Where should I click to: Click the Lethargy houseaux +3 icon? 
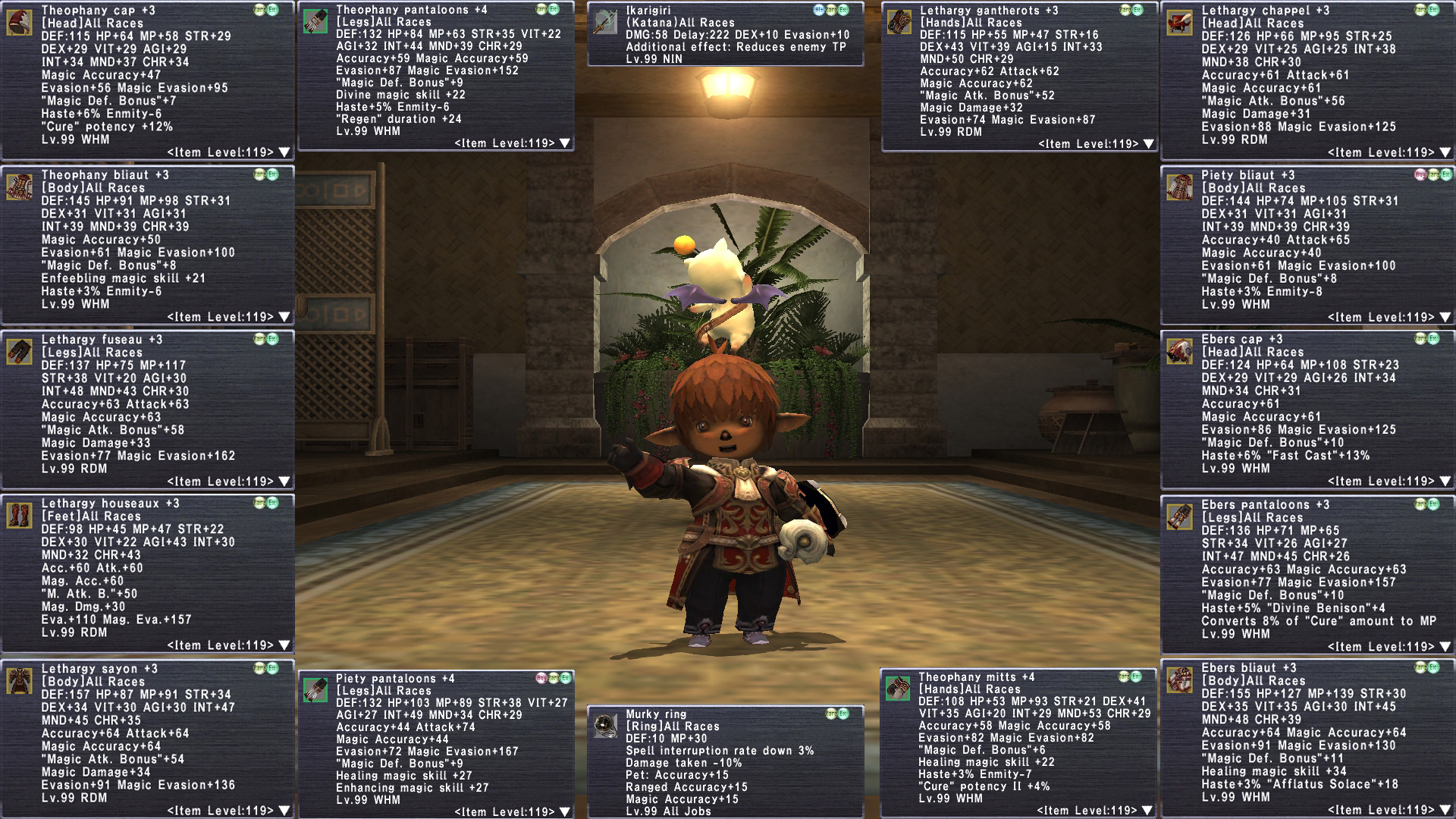pos(20,516)
